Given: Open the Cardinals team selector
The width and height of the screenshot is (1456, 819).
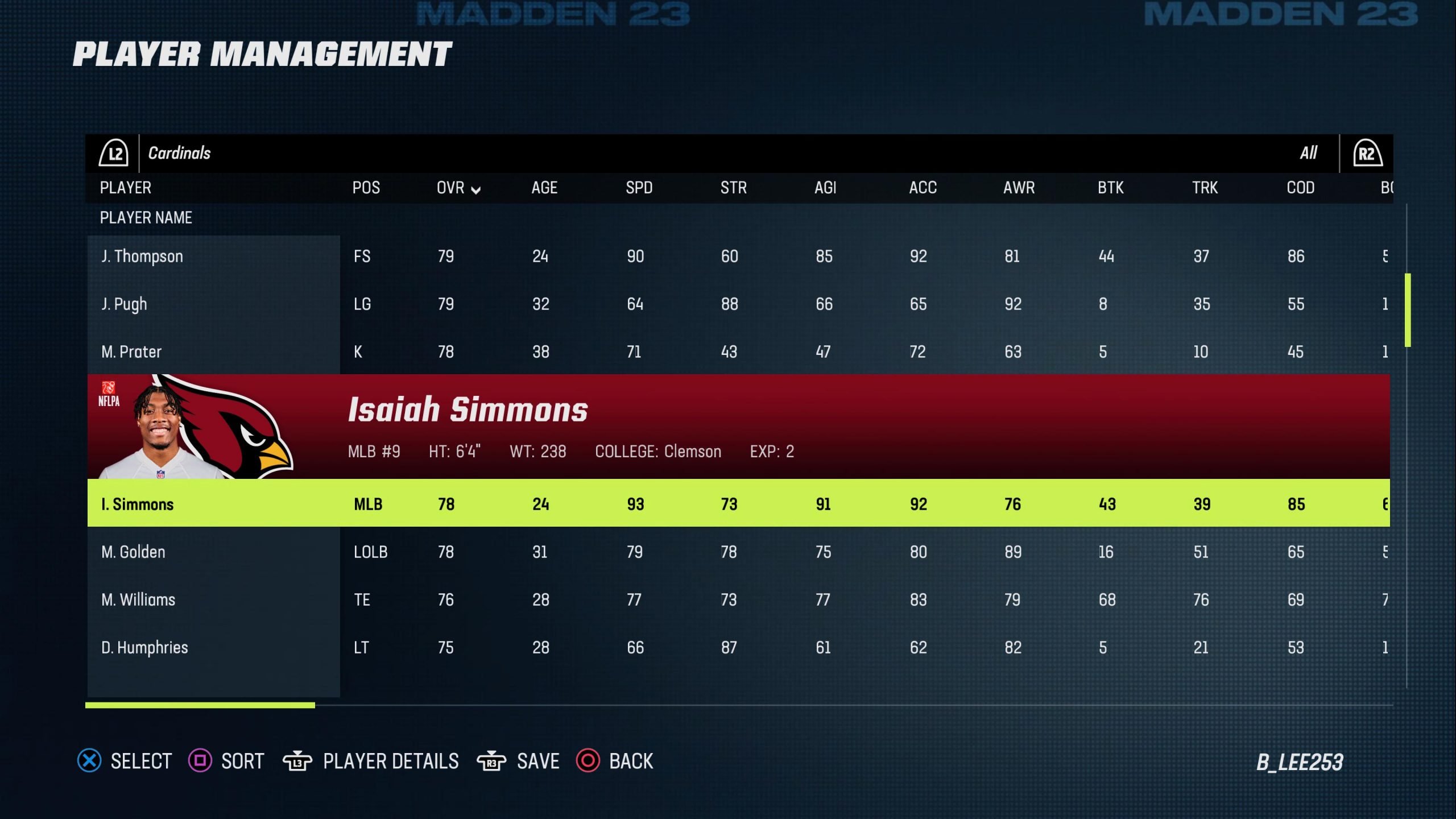Looking at the screenshot, I should (x=179, y=153).
